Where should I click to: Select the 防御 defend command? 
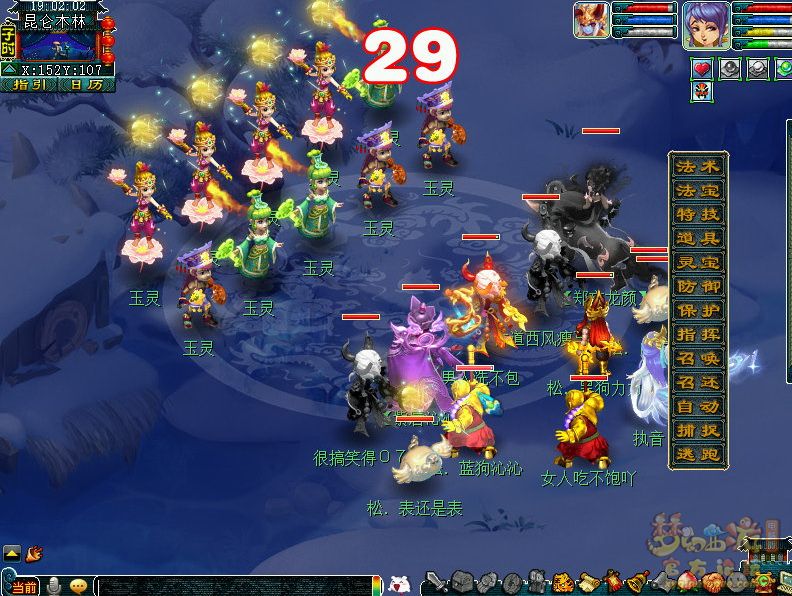point(697,286)
